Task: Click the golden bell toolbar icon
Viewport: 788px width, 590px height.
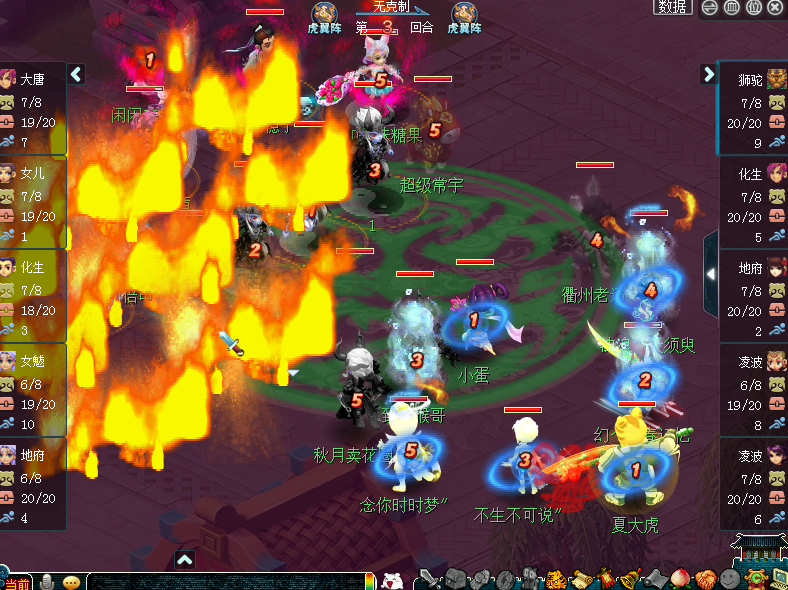Action: click(631, 578)
